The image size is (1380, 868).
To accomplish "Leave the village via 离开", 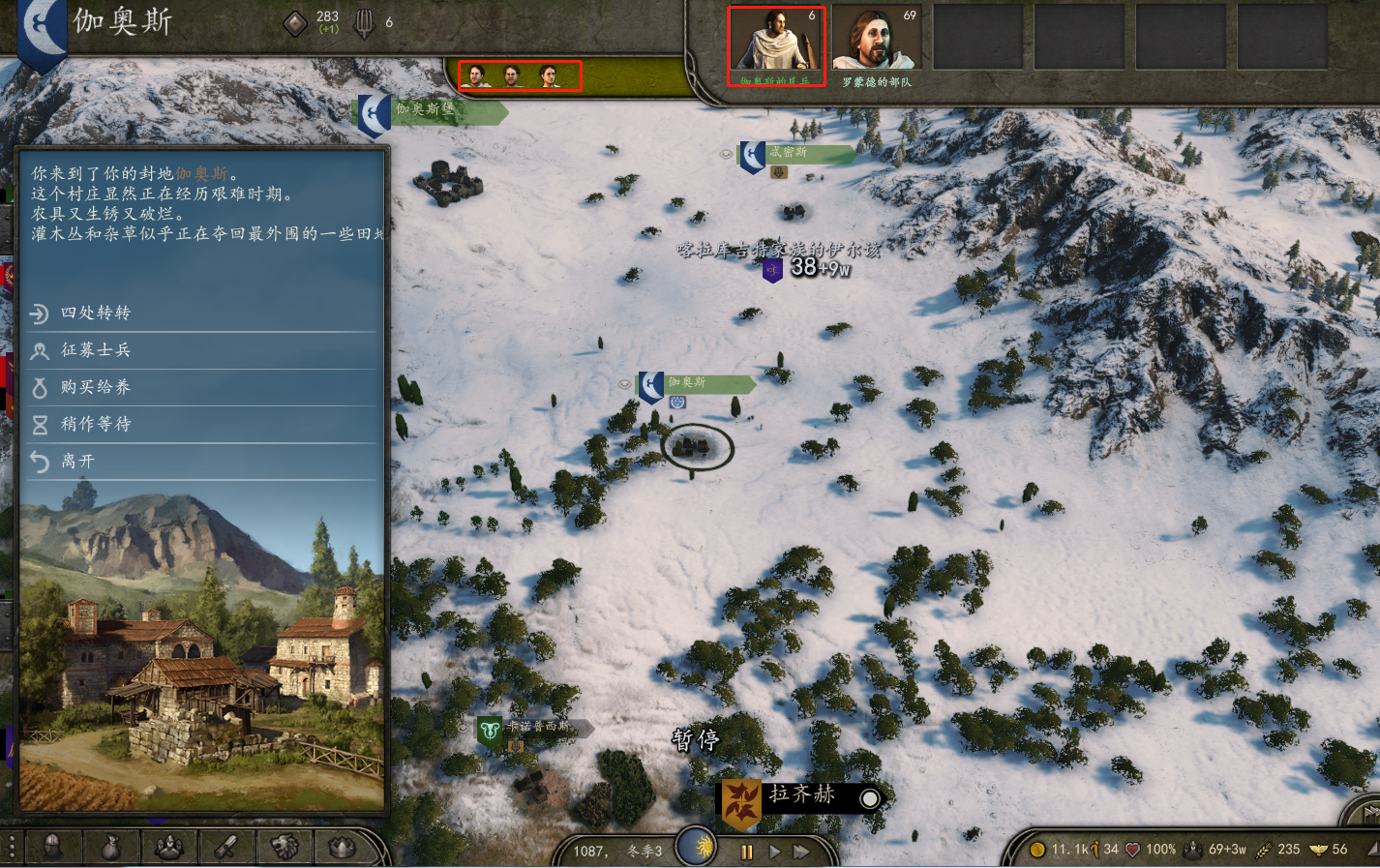I will tap(77, 461).
